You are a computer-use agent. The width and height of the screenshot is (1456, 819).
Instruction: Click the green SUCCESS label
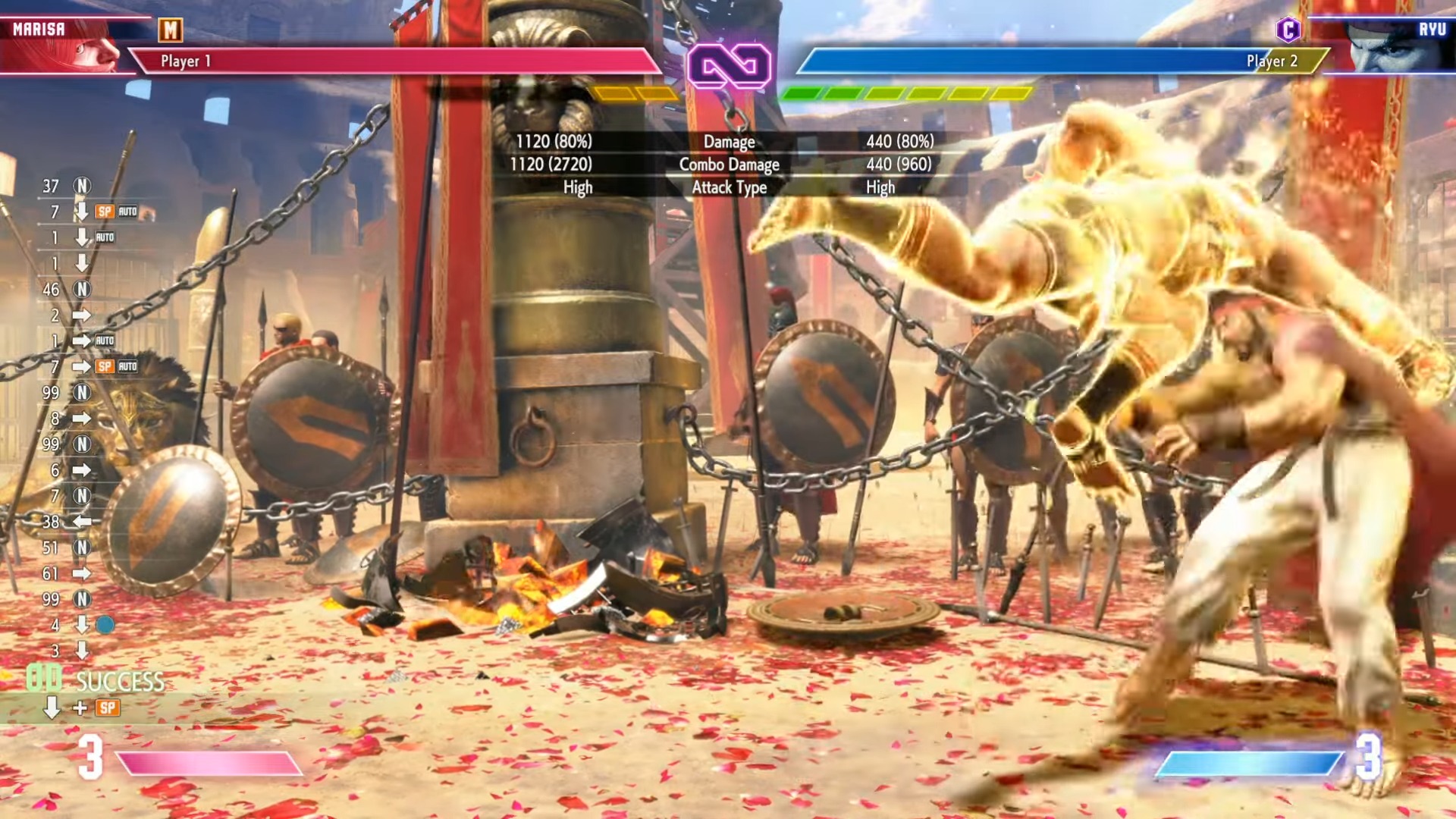118,682
